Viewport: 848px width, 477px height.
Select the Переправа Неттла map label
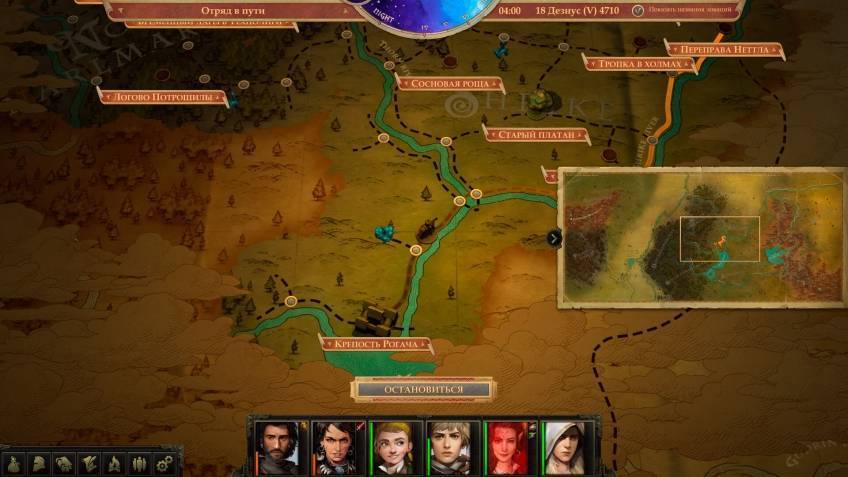pos(724,49)
